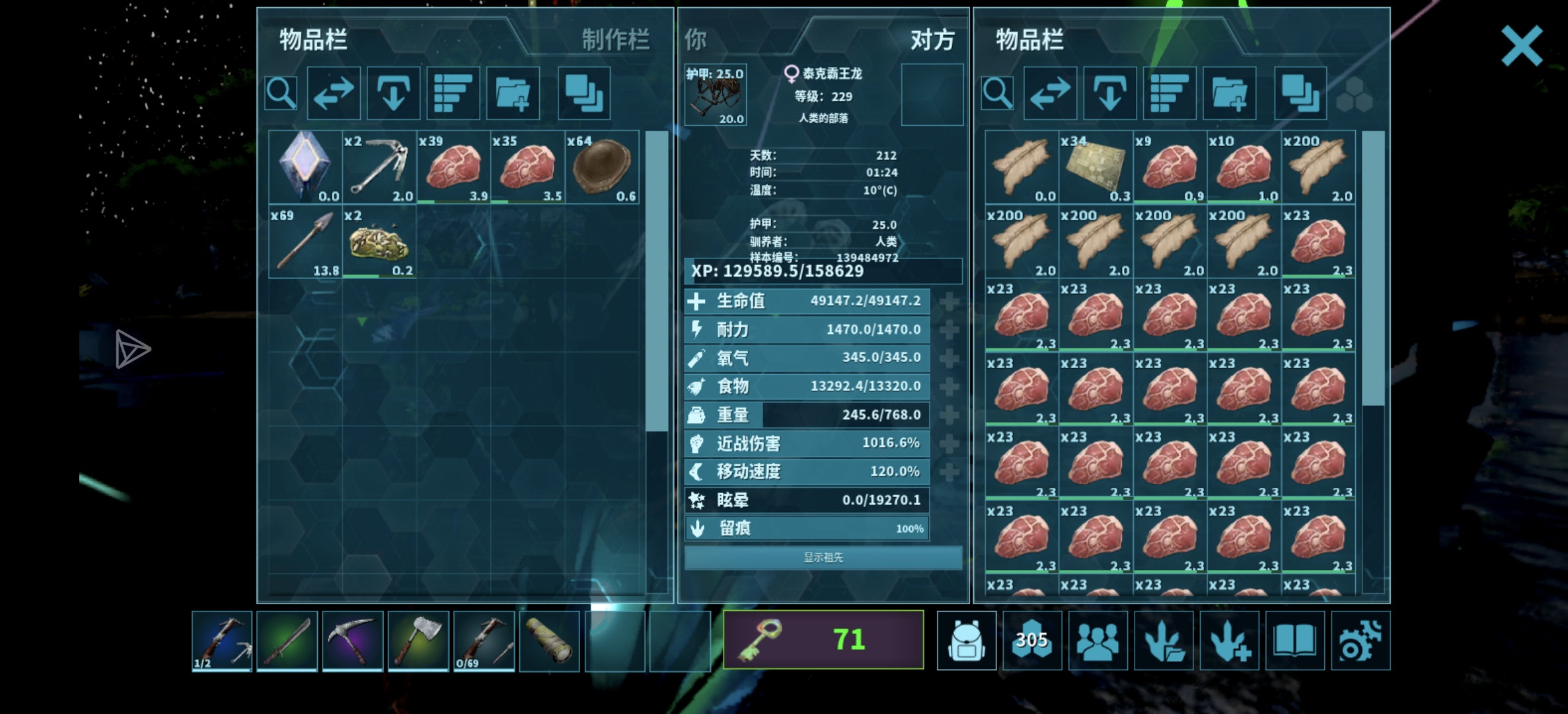Select the 你 player stats tab
The width and height of the screenshot is (1568, 714).
click(695, 40)
